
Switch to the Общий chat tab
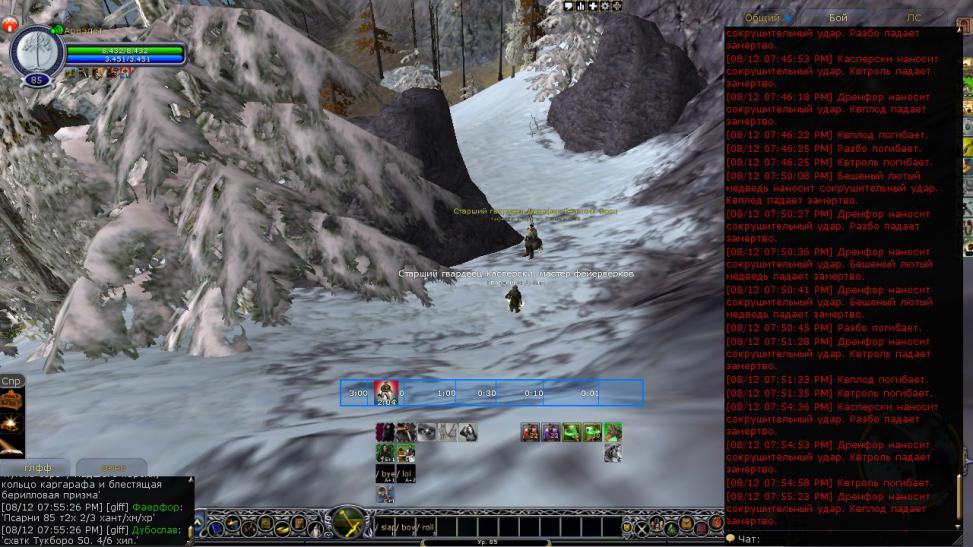(x=764, y=17)
